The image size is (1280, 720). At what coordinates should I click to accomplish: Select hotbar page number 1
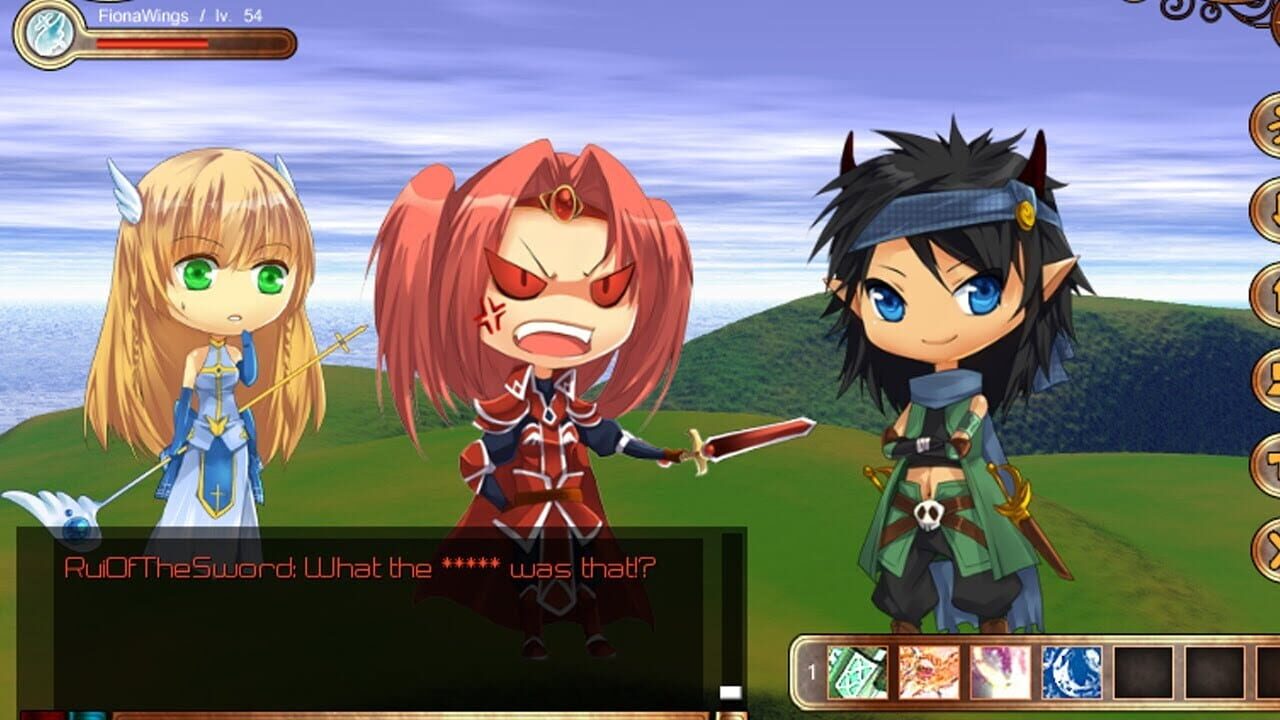(812, 672)
